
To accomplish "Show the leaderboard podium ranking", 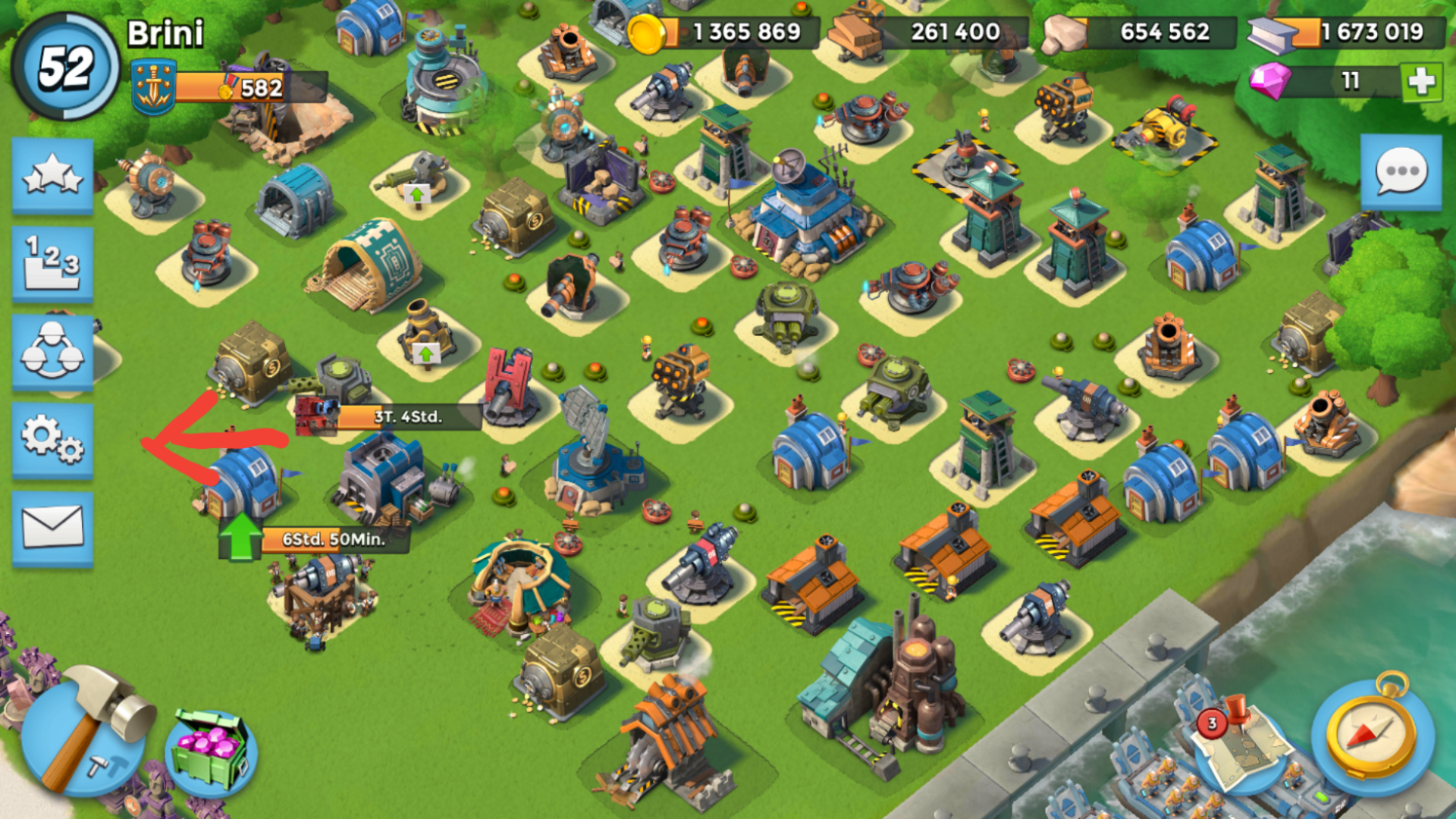I will [52, 263].
